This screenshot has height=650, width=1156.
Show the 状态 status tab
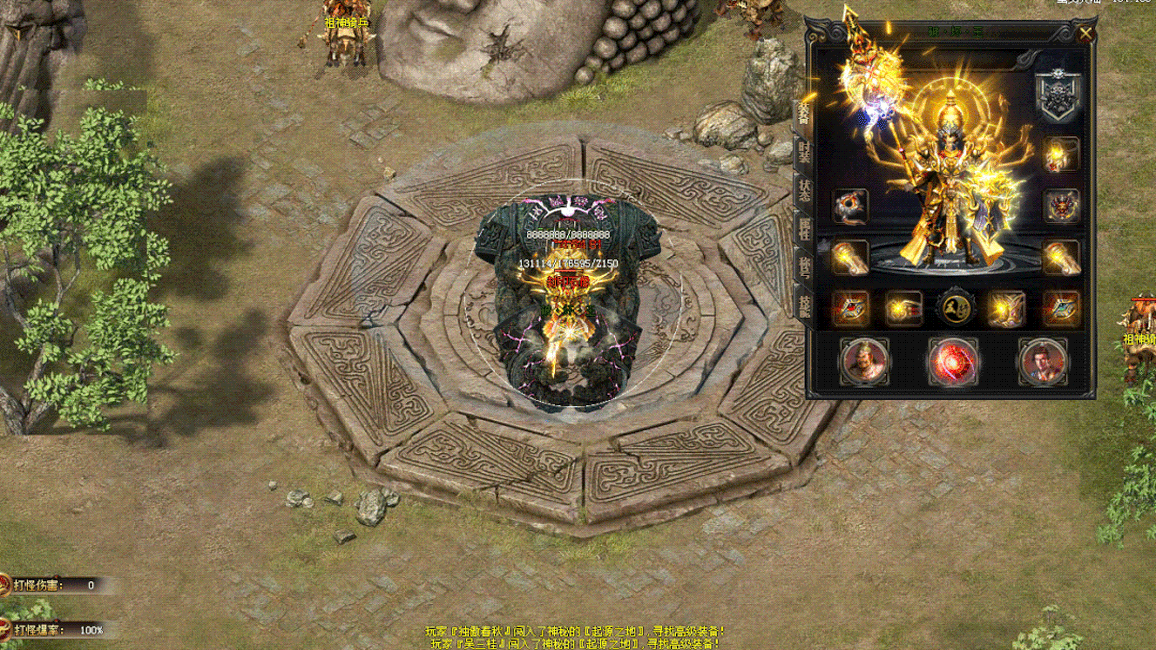(x=803, y=190)
